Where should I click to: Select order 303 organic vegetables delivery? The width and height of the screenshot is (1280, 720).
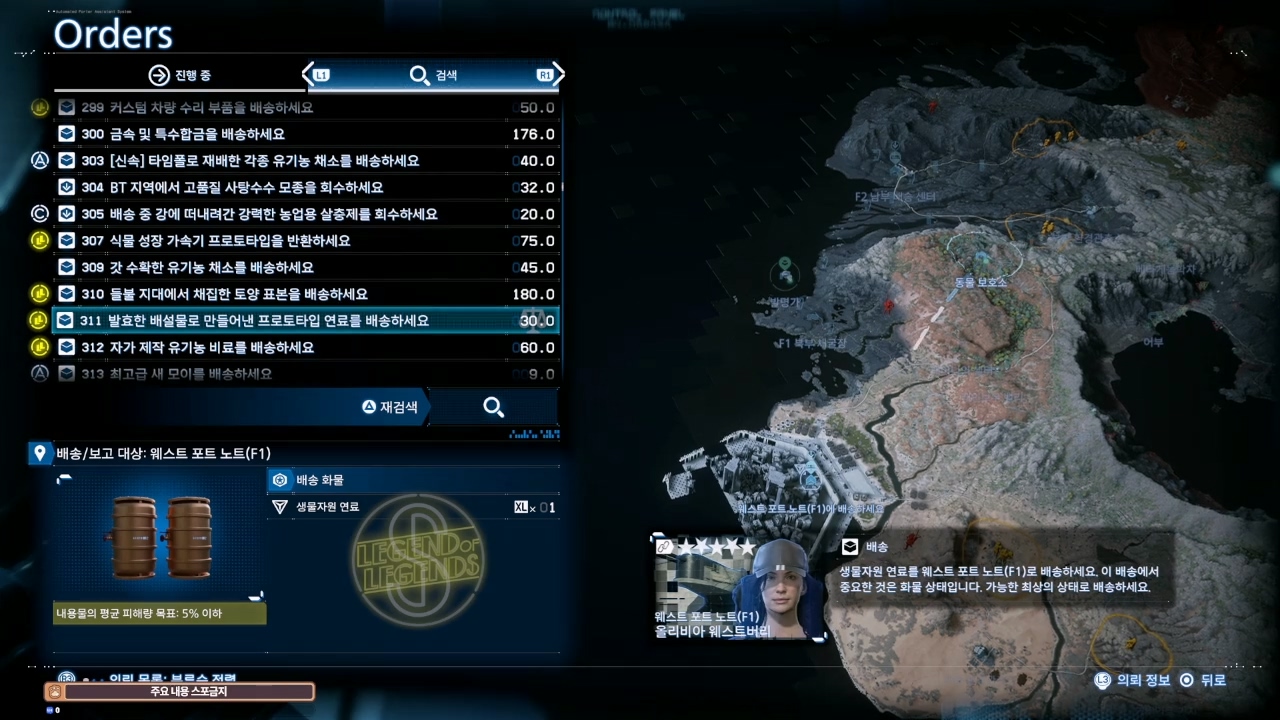point(305,161)
